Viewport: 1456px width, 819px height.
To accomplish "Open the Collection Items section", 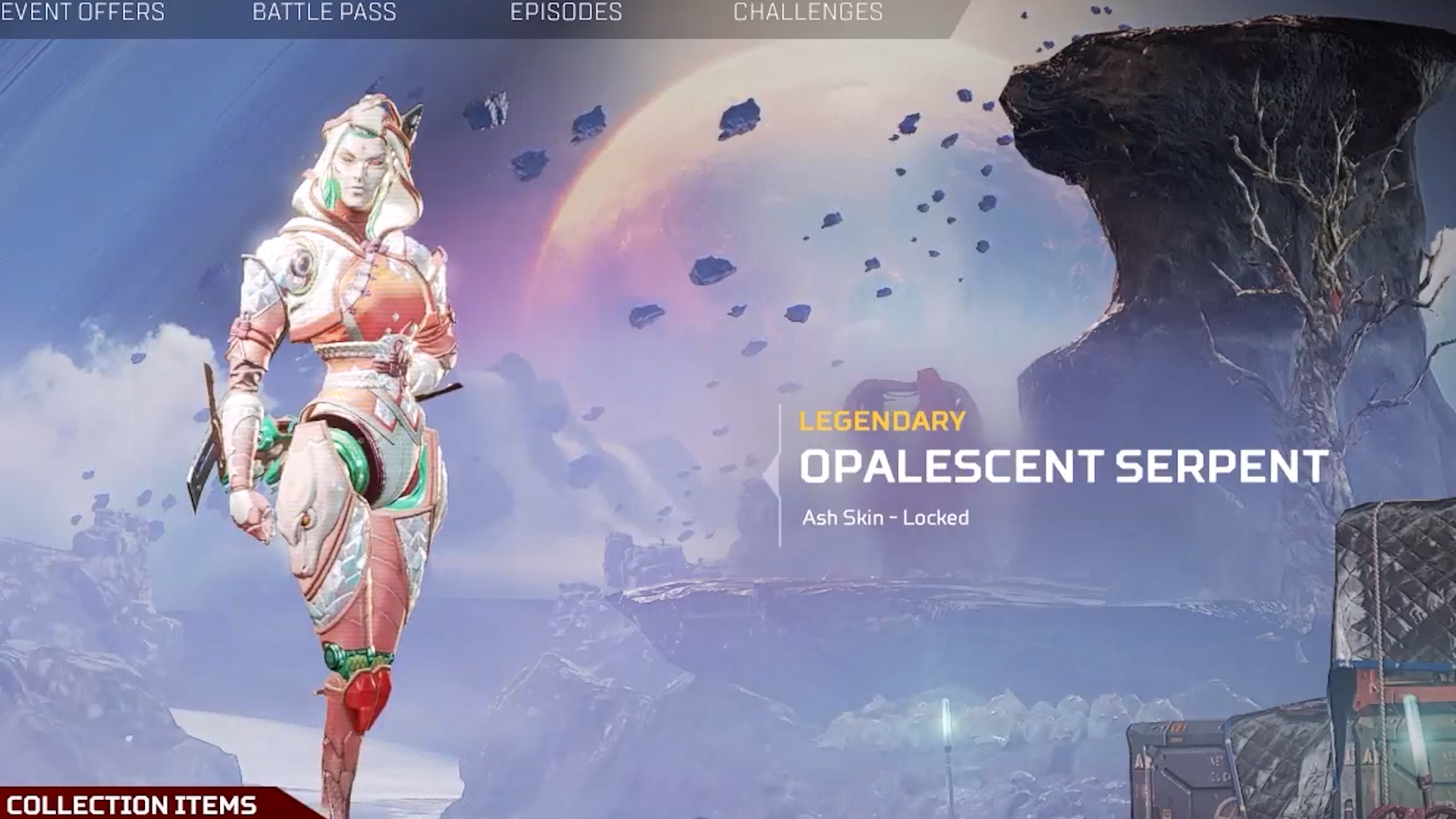I will pyautogui.click(x=131, y=804).
